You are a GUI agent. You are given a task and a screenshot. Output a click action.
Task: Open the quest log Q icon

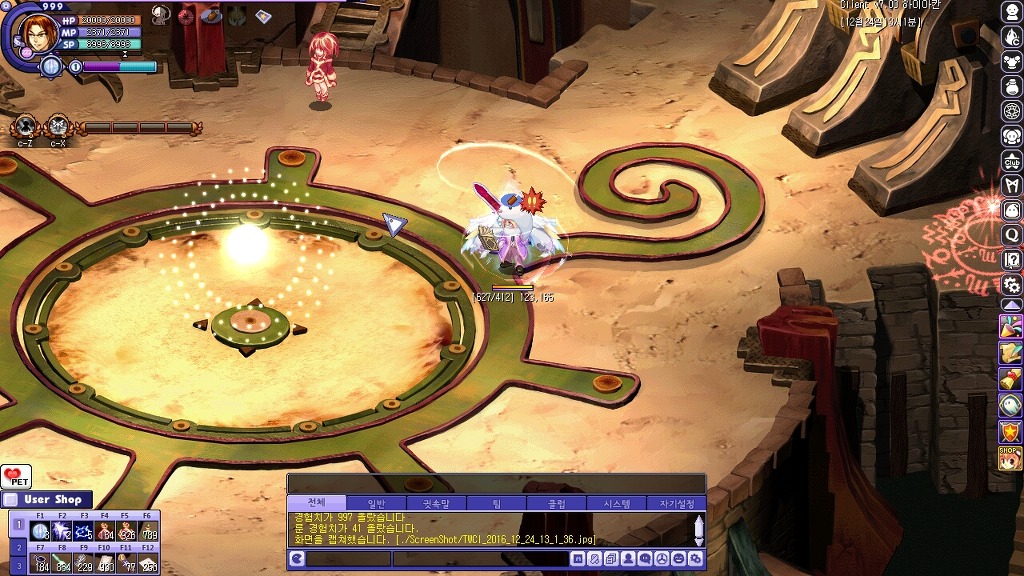tap(1012, 234)
